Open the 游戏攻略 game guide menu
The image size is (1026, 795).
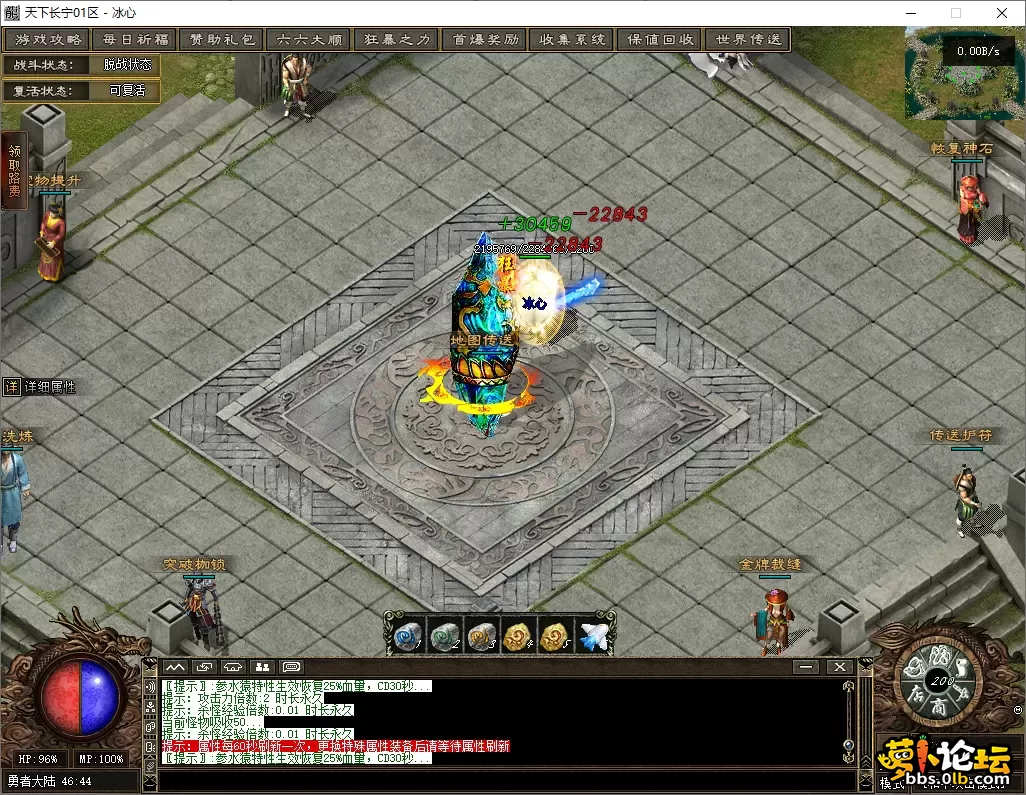47,40
